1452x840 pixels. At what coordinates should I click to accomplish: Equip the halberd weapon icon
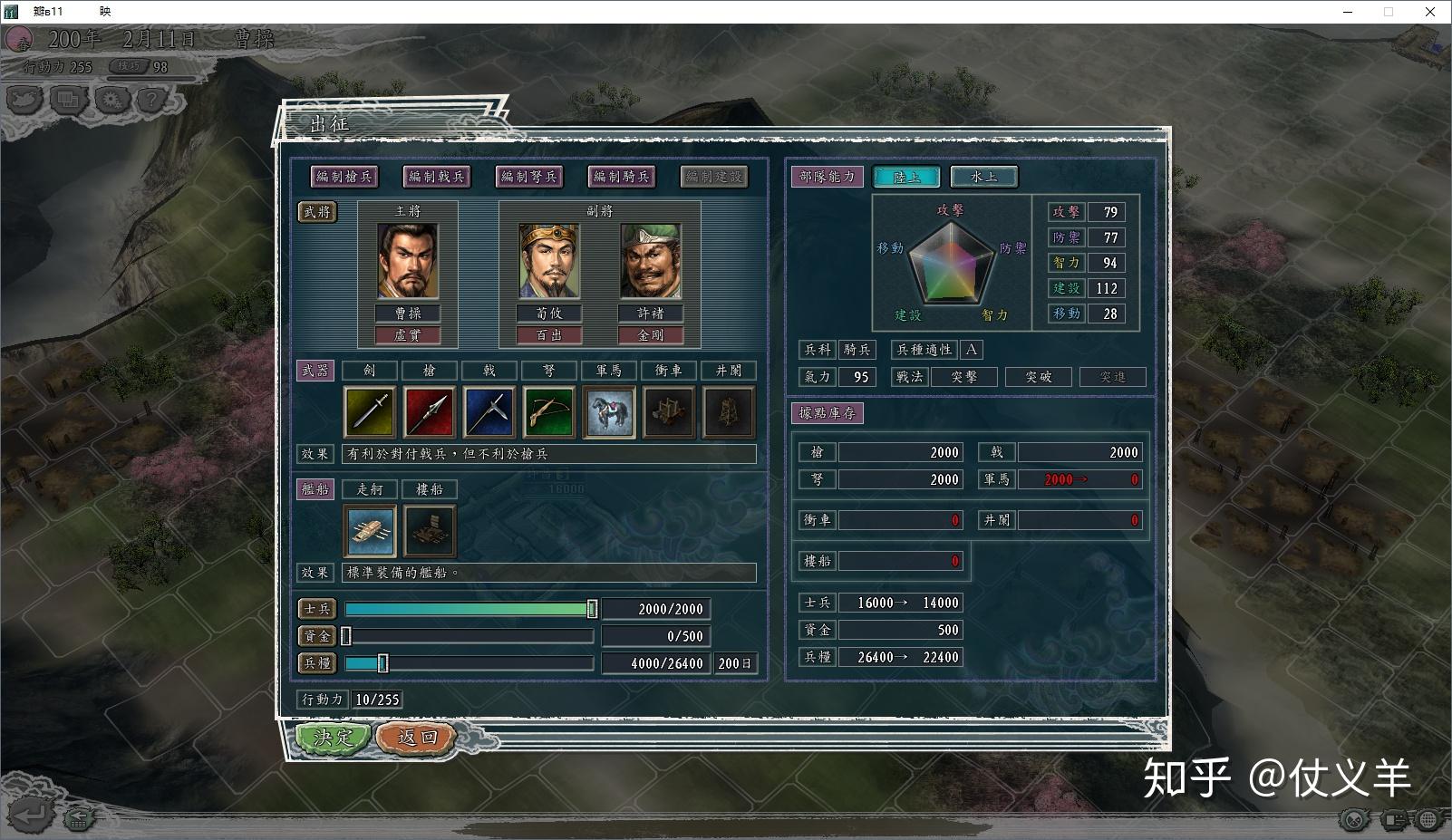(x=489, y=412)
